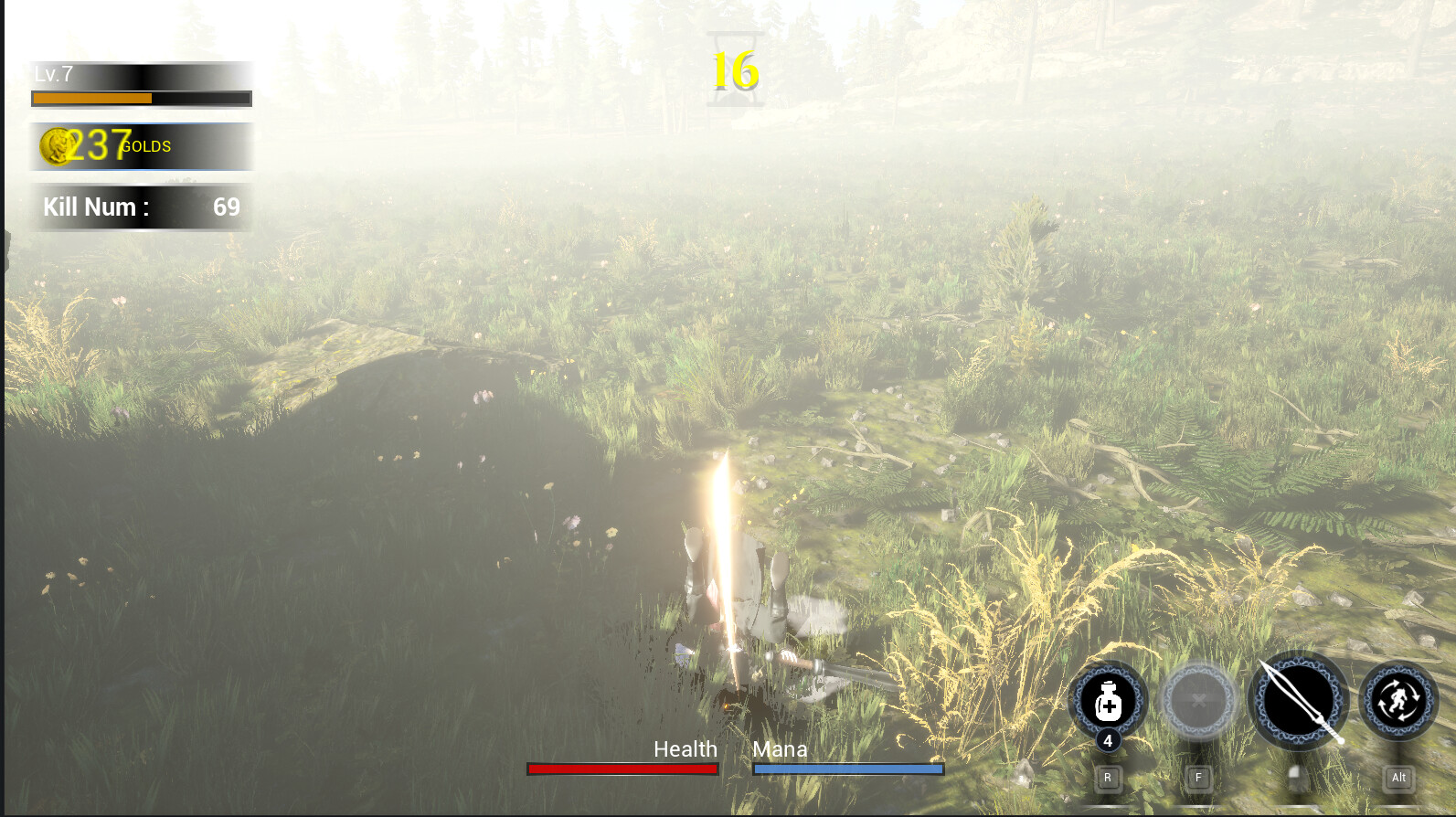The width and height of the screenshot is (1456, 817).
Task: Click the Mana text label
Action: [779, 748]
